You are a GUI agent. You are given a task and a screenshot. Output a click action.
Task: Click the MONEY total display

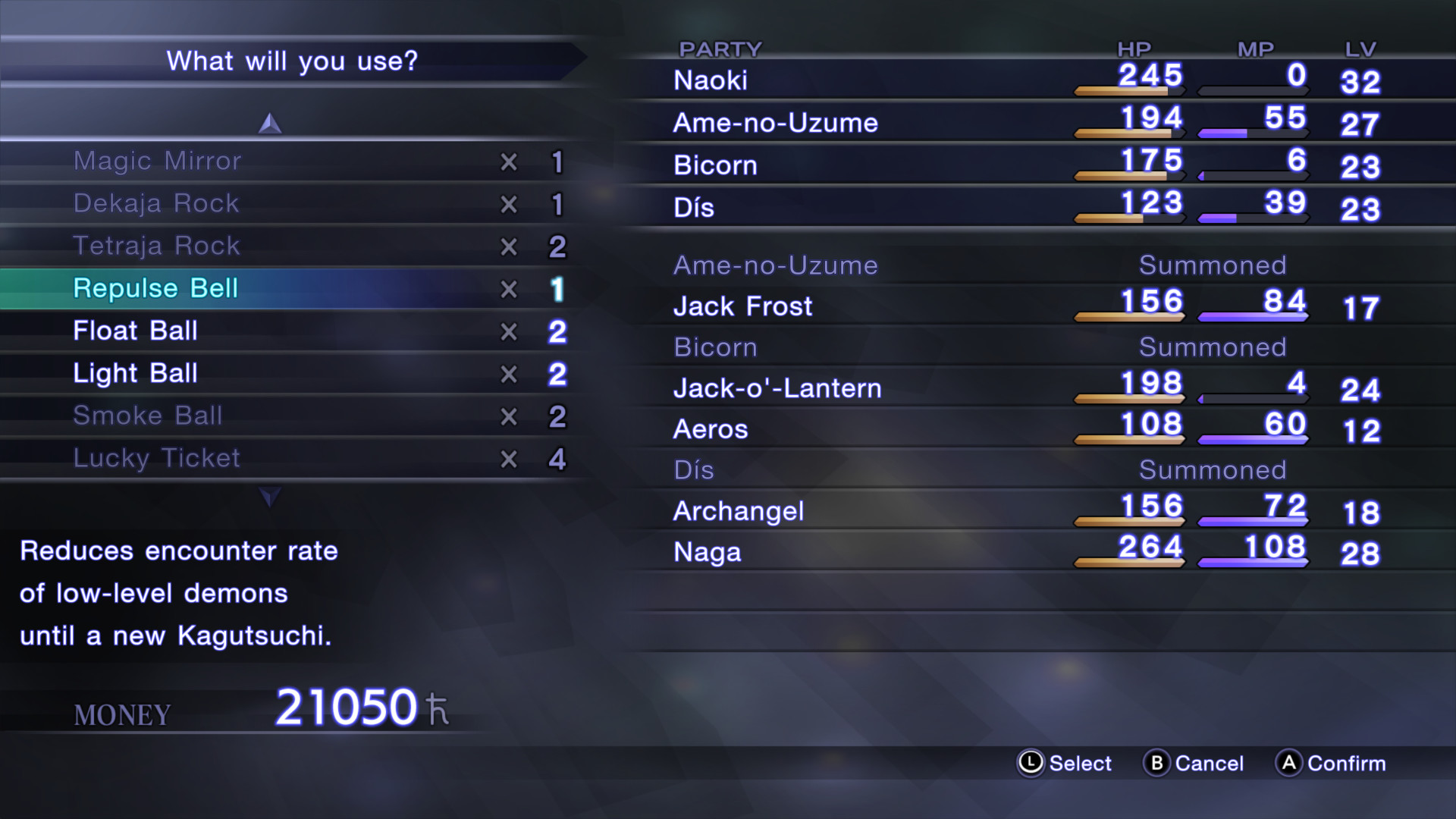(x=121, y=713)
